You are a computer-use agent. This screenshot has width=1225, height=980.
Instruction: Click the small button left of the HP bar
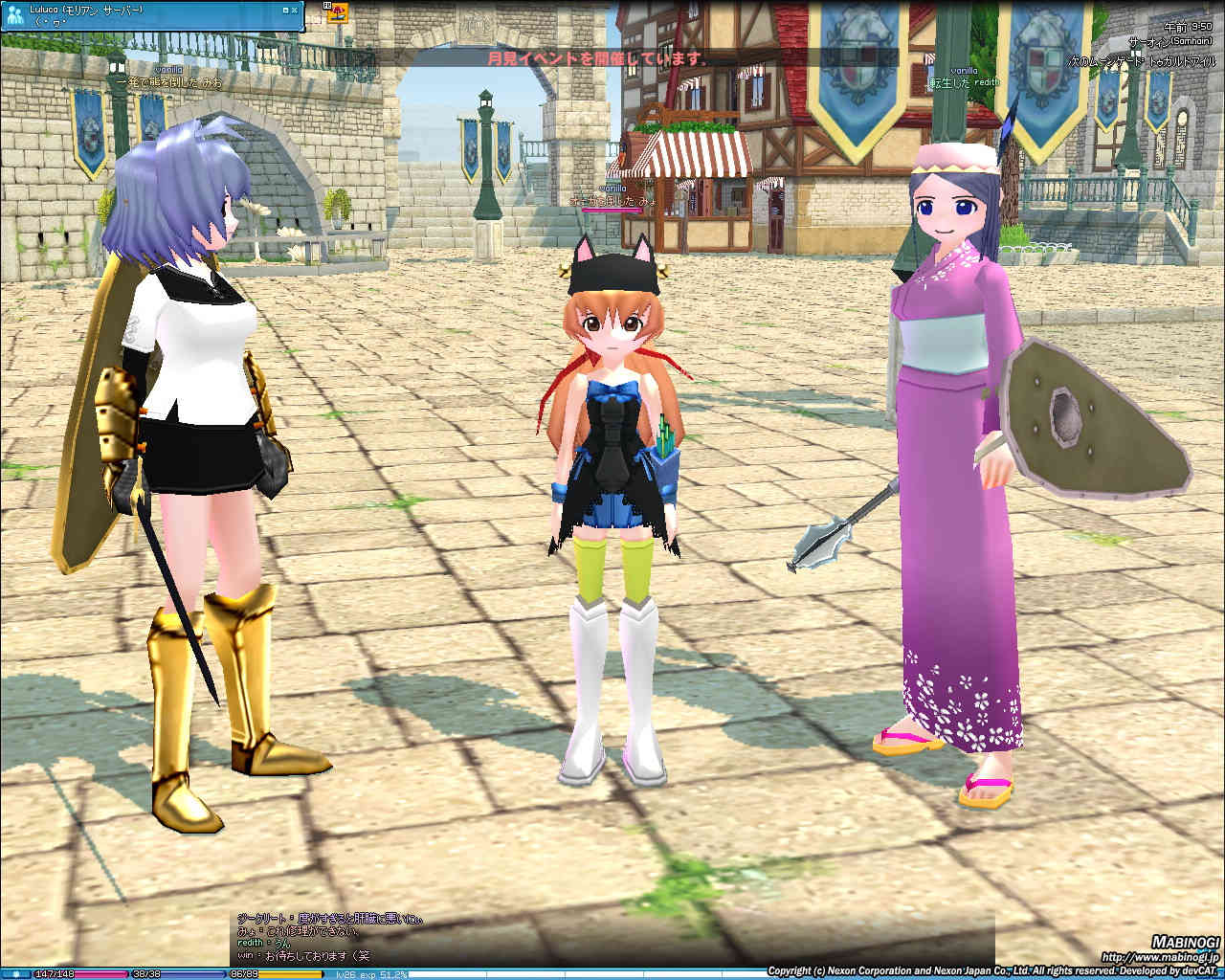[16, 974]
